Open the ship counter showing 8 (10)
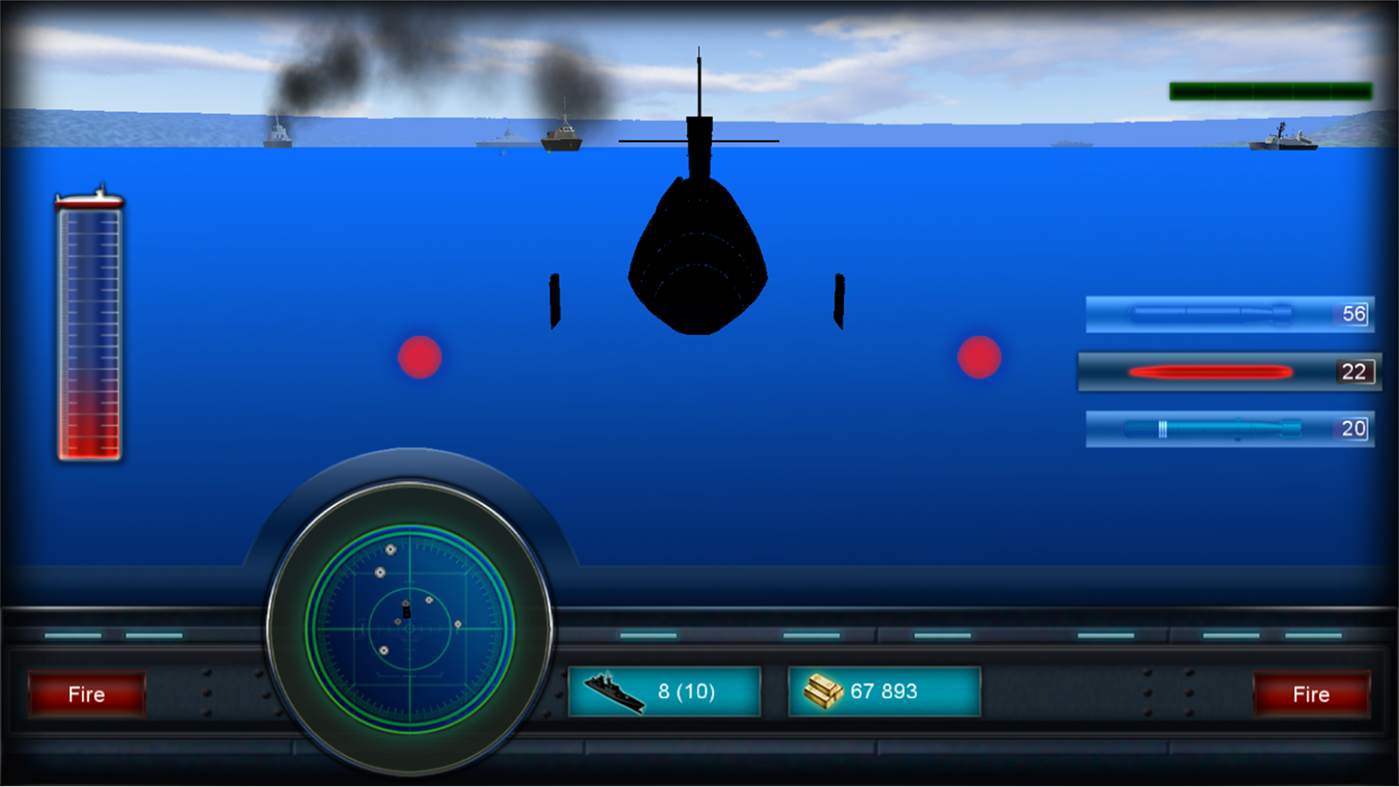 pyautogui.click(x=664, y=690)
